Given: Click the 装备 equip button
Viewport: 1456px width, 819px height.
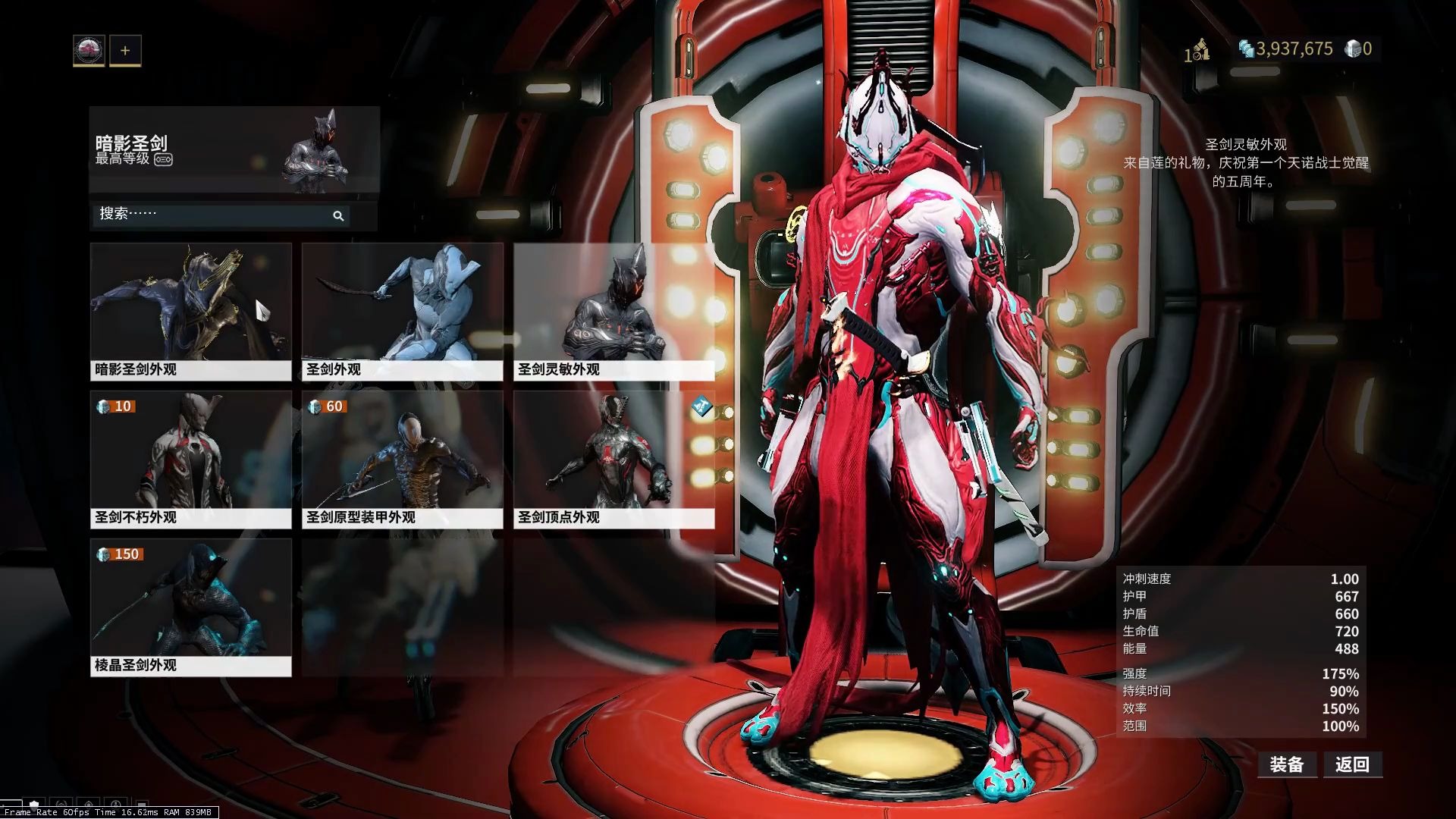Looking at the screenshot, I should (1286, 764).
